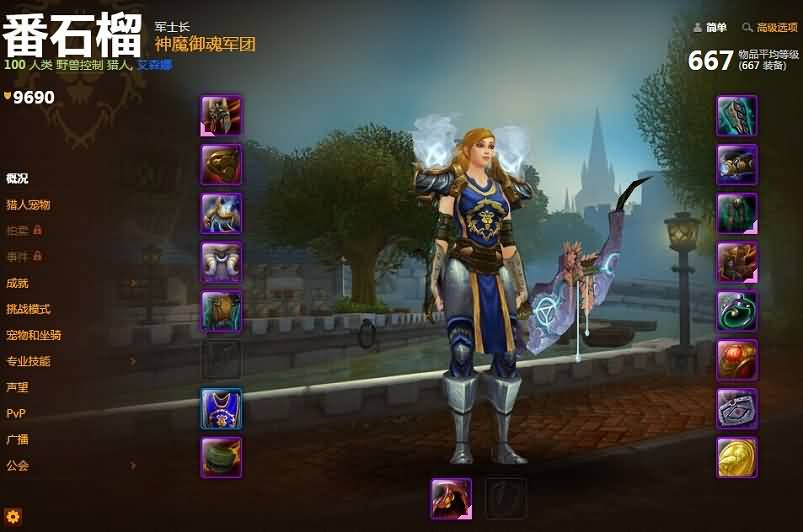Open the 声望 (Reputation) page
This screenshot has width=803, height=532.
coord(17,387)
